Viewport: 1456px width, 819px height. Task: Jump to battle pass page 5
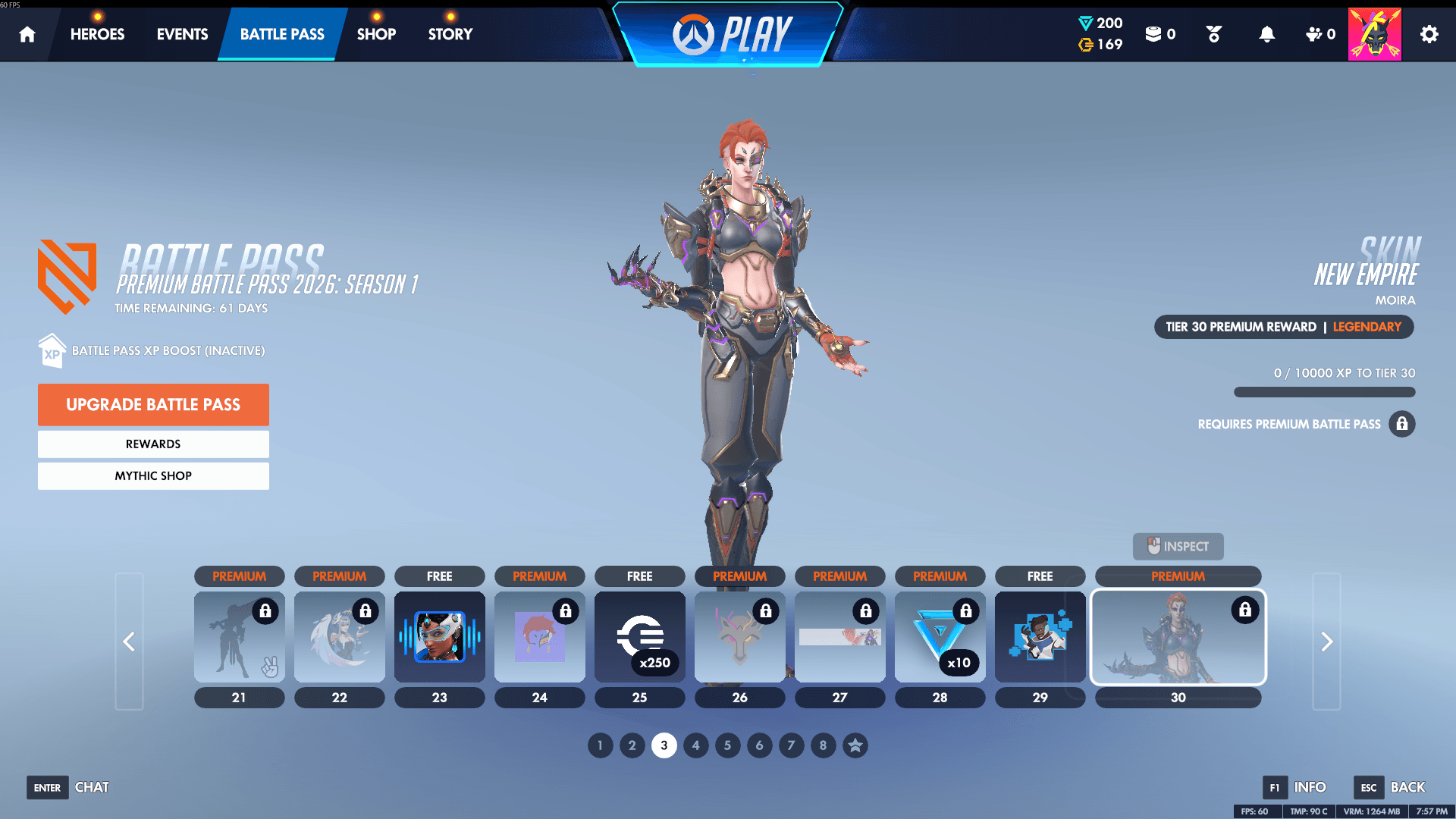[x=727, y=745]
